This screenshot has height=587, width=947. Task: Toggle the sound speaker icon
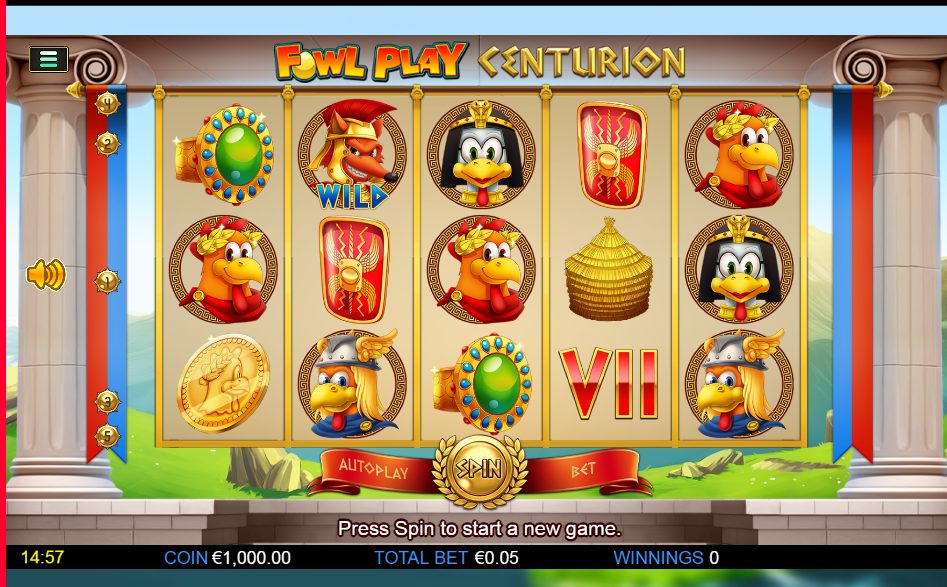(x=45, y=274)
